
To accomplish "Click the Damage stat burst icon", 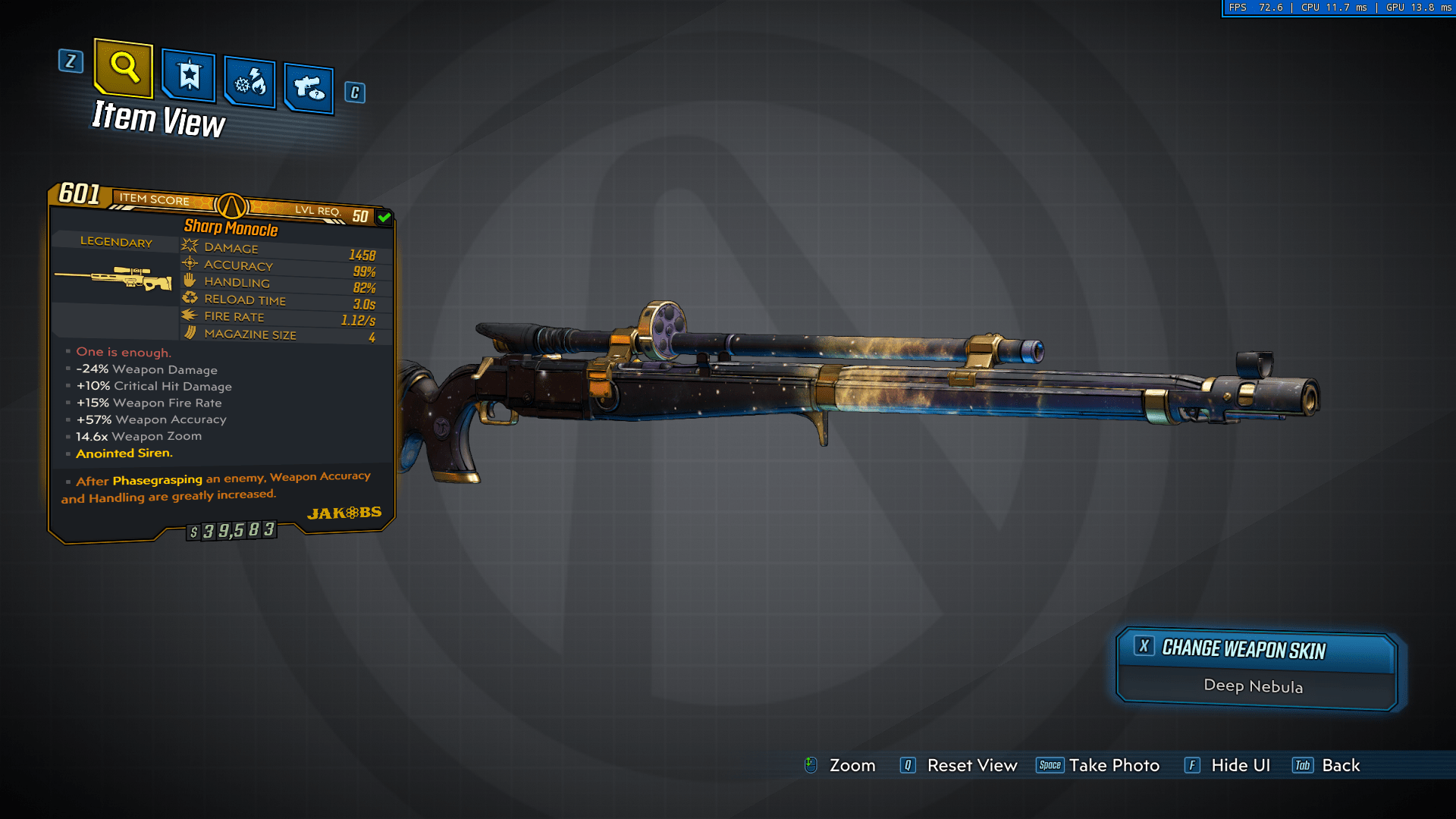I will (189, 245).
